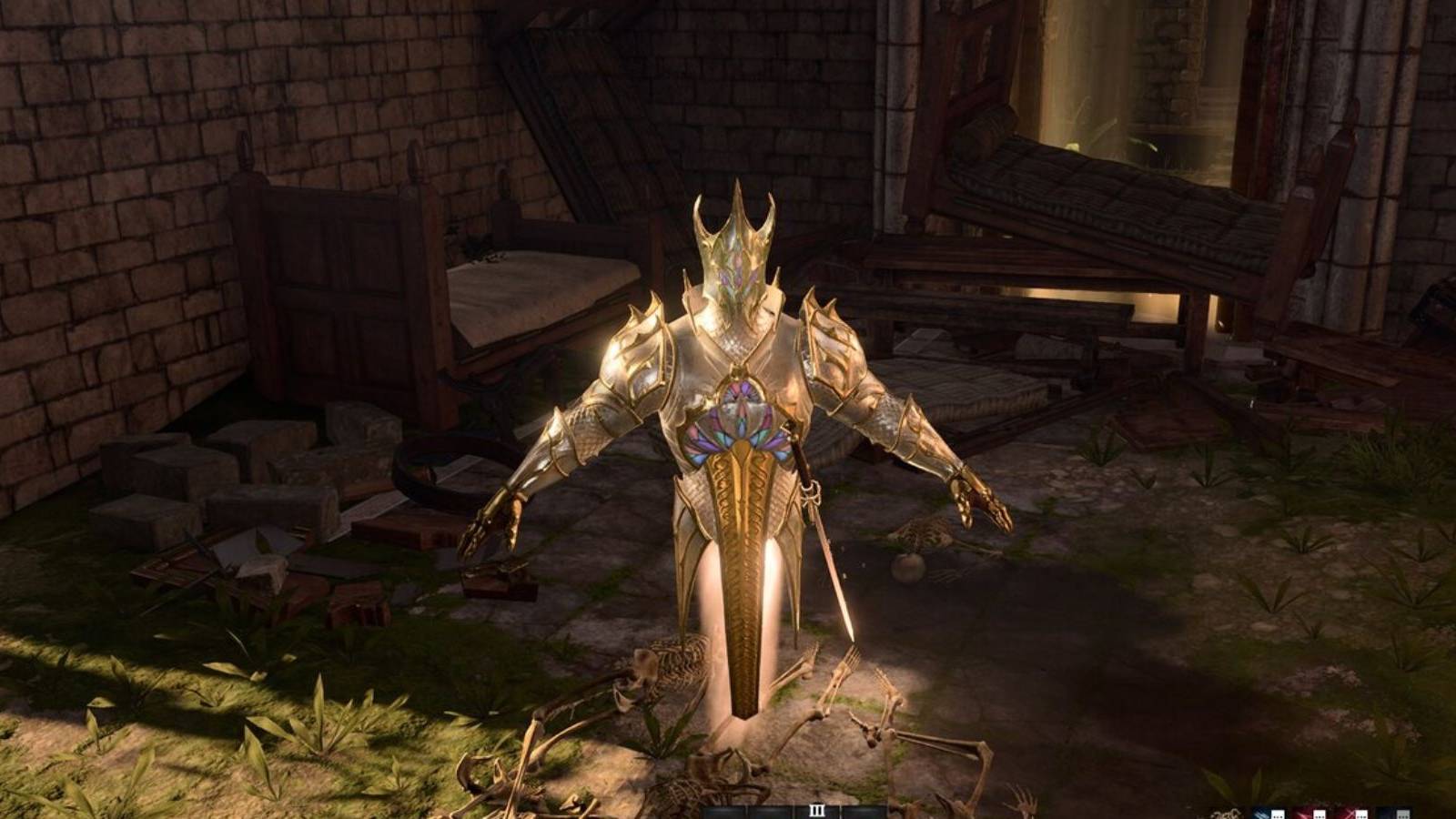This screenshot has width=1456, height=819.
Task: Click the sword leaning beside the armour
Action: pyautogui.click(x=819, y=537)
